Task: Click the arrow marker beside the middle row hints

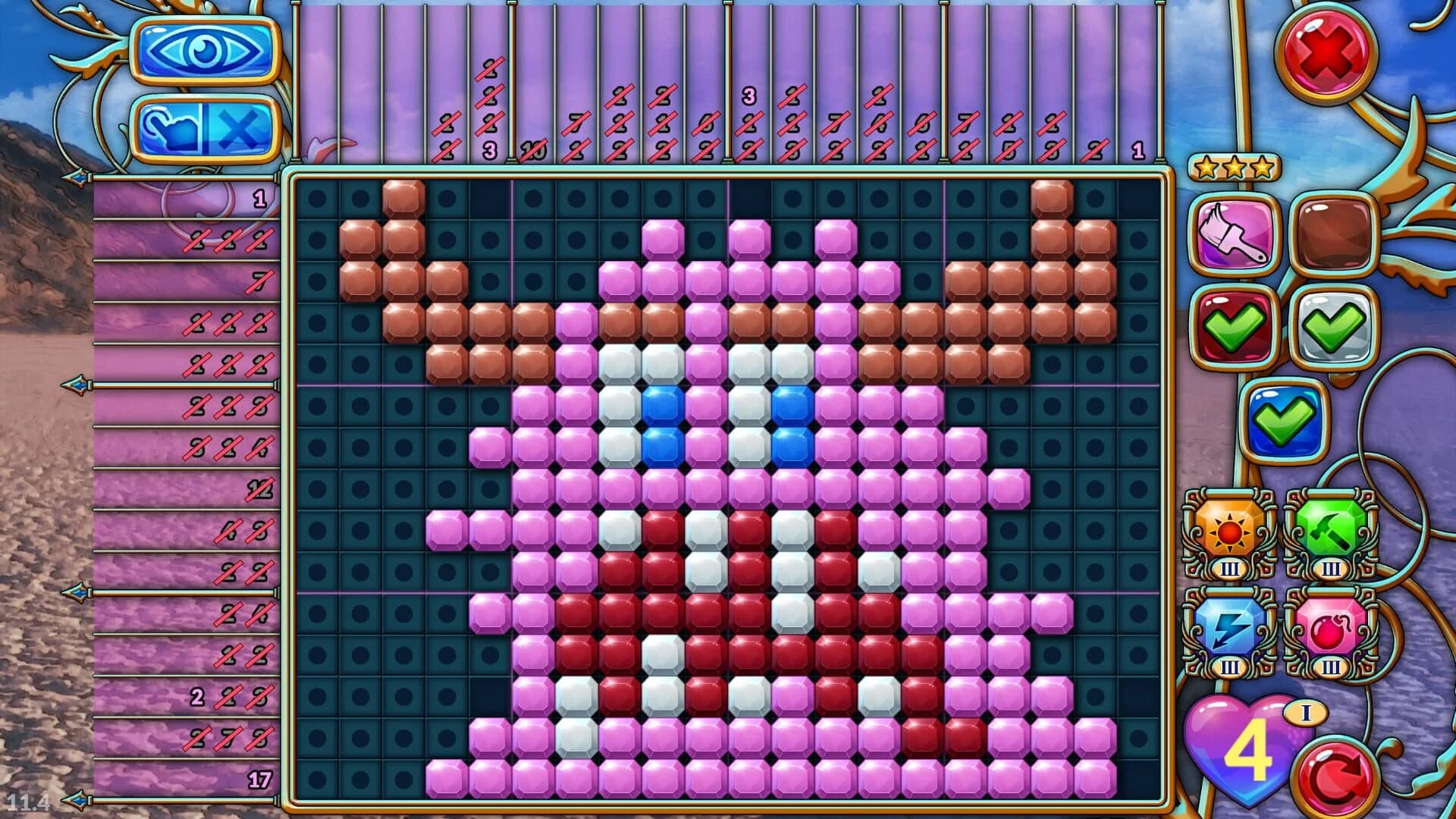Action: 76,387
